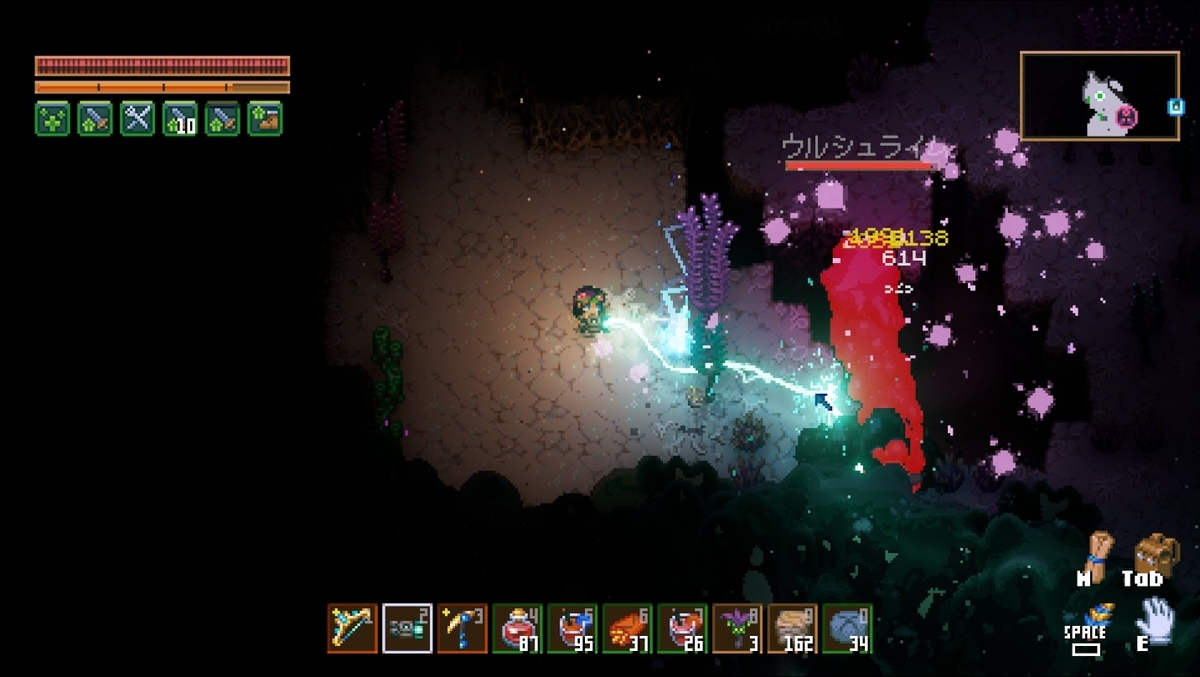View the boot movement speed buff icon
This screenshot has width=1200, height=677.
click(265, 119)
